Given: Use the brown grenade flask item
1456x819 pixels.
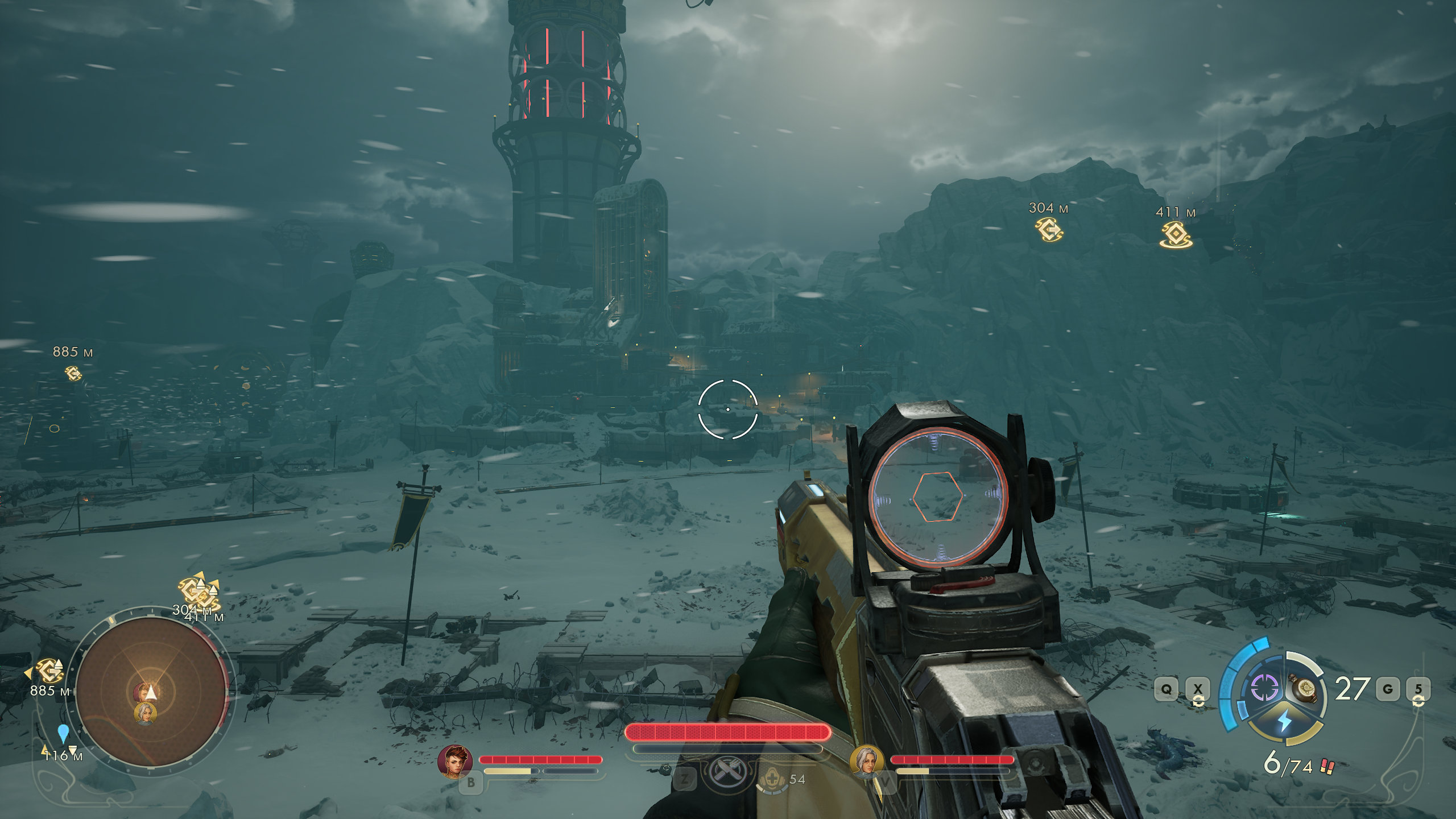Looking at the screenshot, I should (1306, 689).
